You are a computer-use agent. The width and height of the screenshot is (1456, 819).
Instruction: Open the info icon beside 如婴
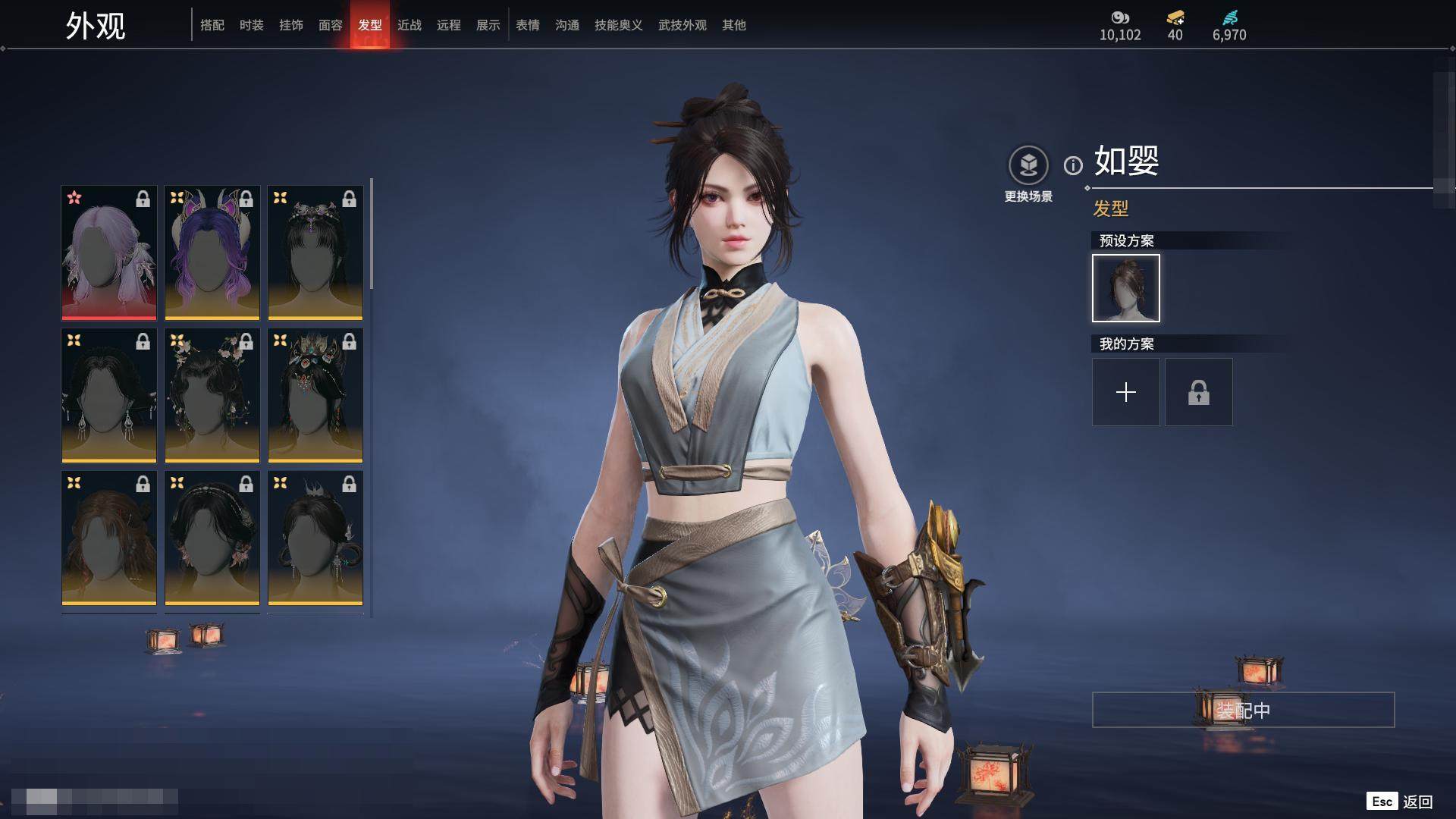[x=1073, y=165]
